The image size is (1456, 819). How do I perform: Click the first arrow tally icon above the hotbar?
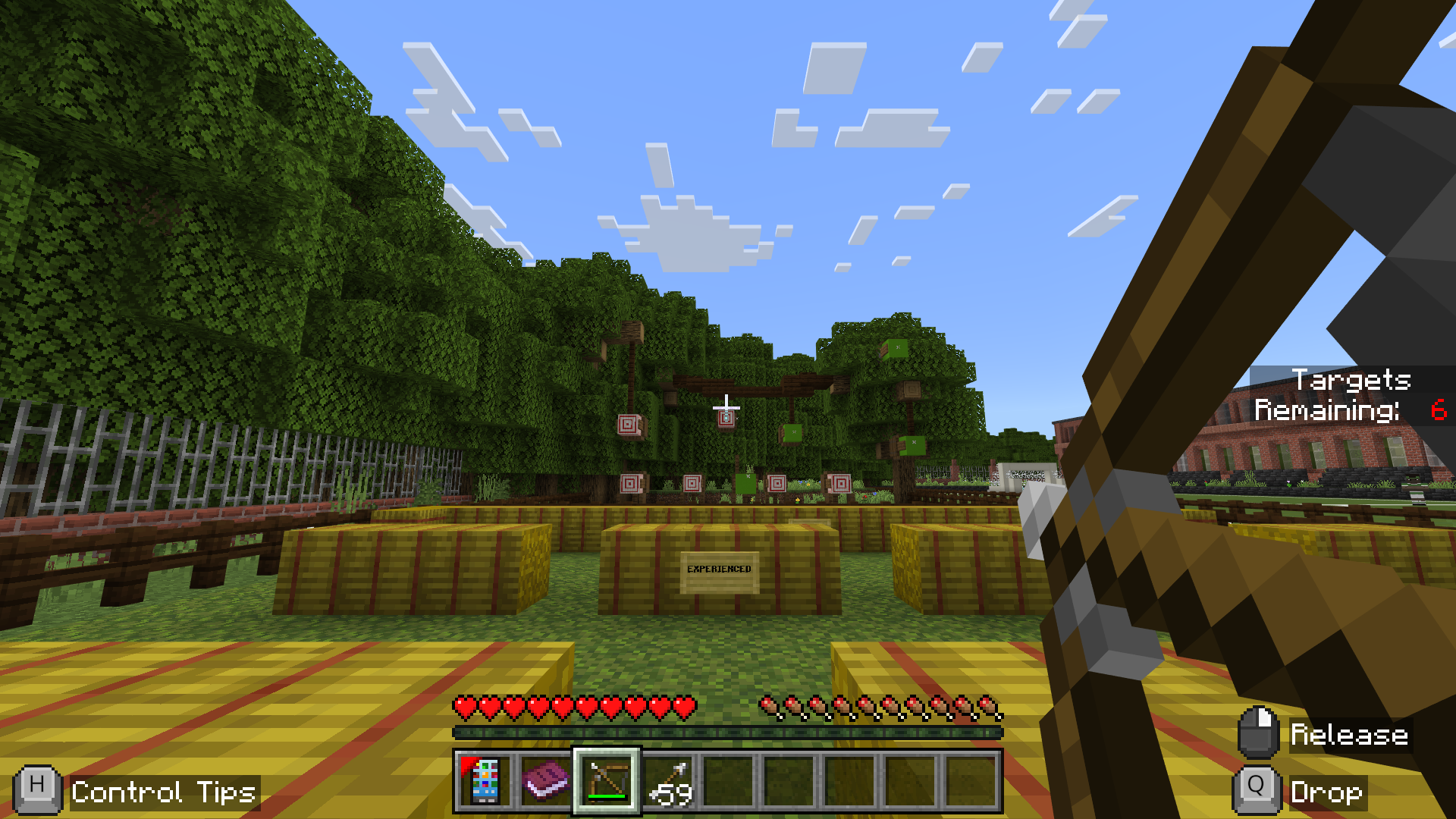767,705
